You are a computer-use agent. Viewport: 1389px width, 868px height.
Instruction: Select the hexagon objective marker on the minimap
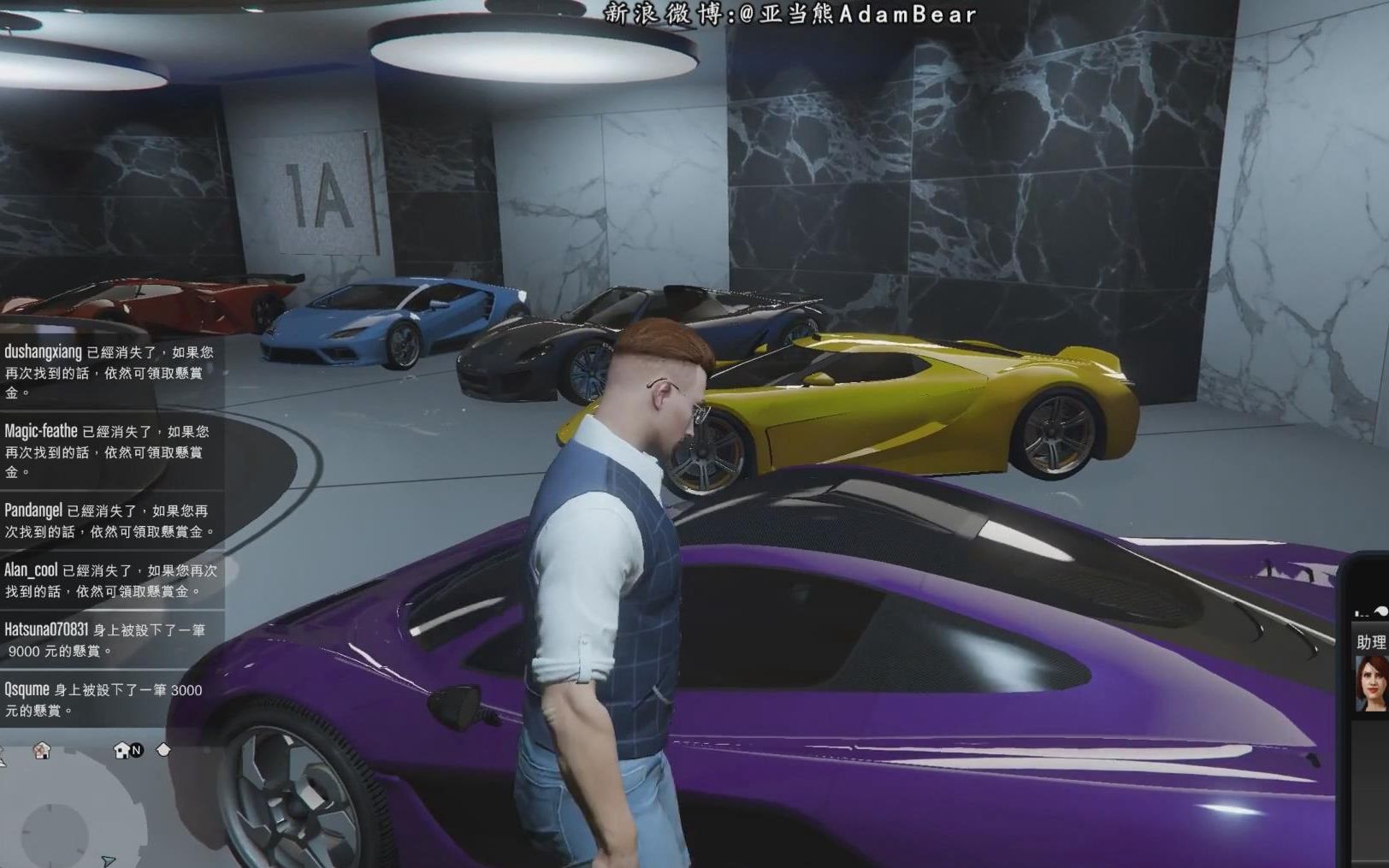[163, 750]
